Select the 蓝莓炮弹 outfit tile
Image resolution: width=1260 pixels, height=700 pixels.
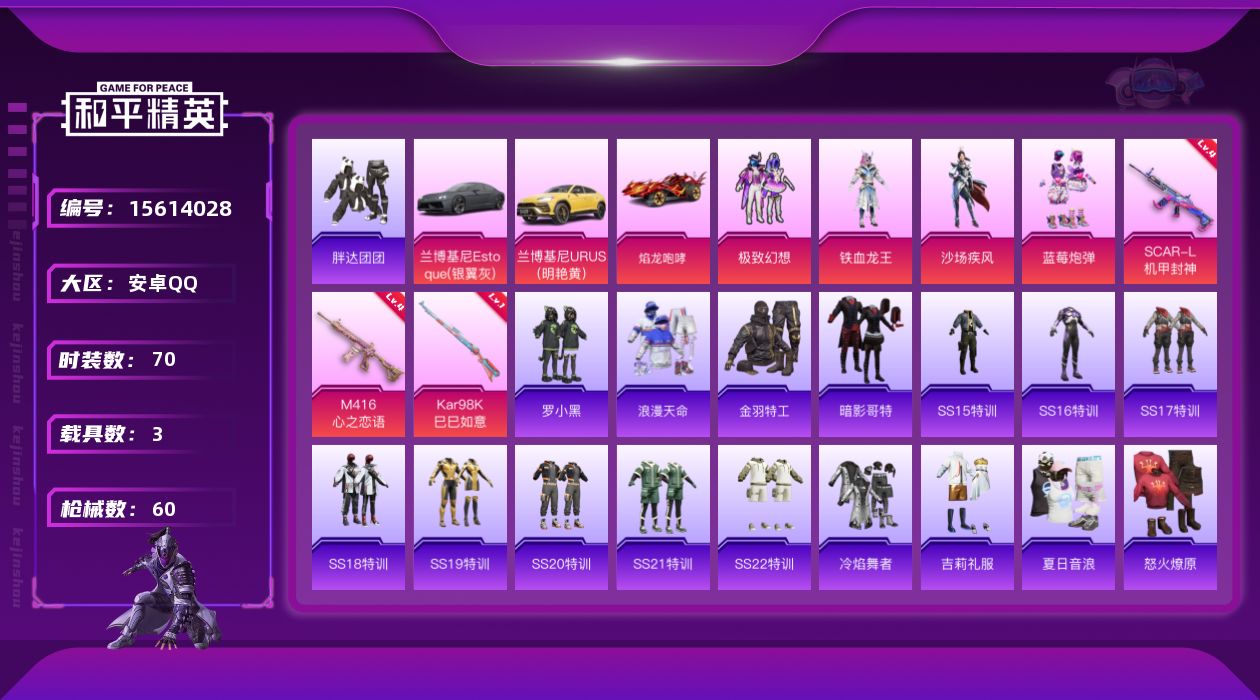1068,210
